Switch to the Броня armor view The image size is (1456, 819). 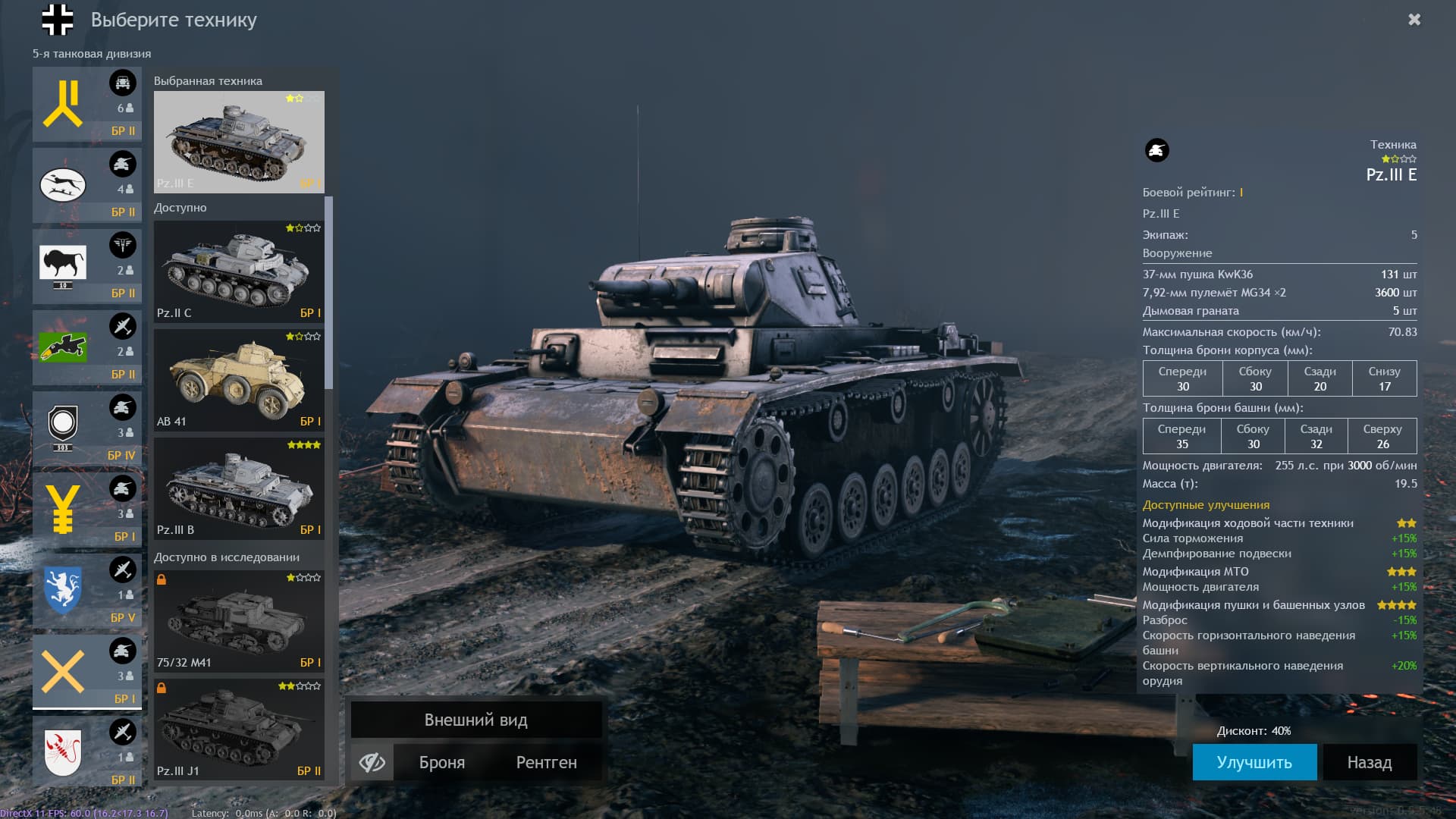pos(442,762)
